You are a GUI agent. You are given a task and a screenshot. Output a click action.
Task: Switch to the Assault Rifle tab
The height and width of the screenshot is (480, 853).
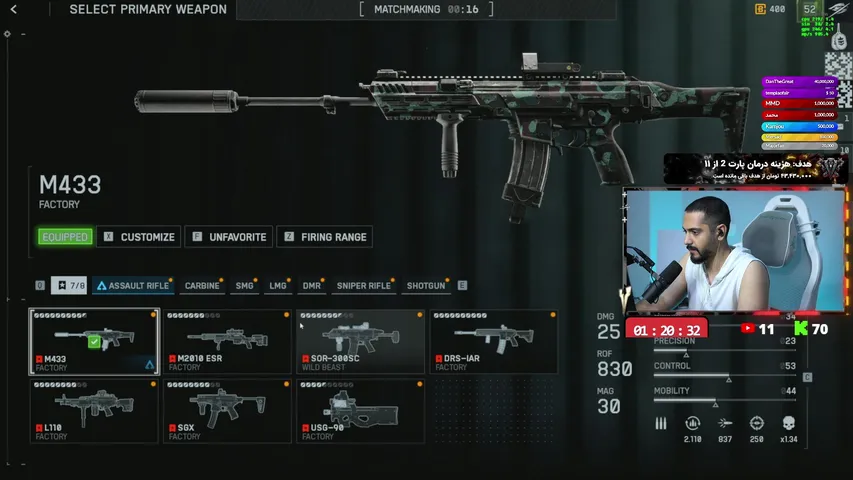pos(132,286)
